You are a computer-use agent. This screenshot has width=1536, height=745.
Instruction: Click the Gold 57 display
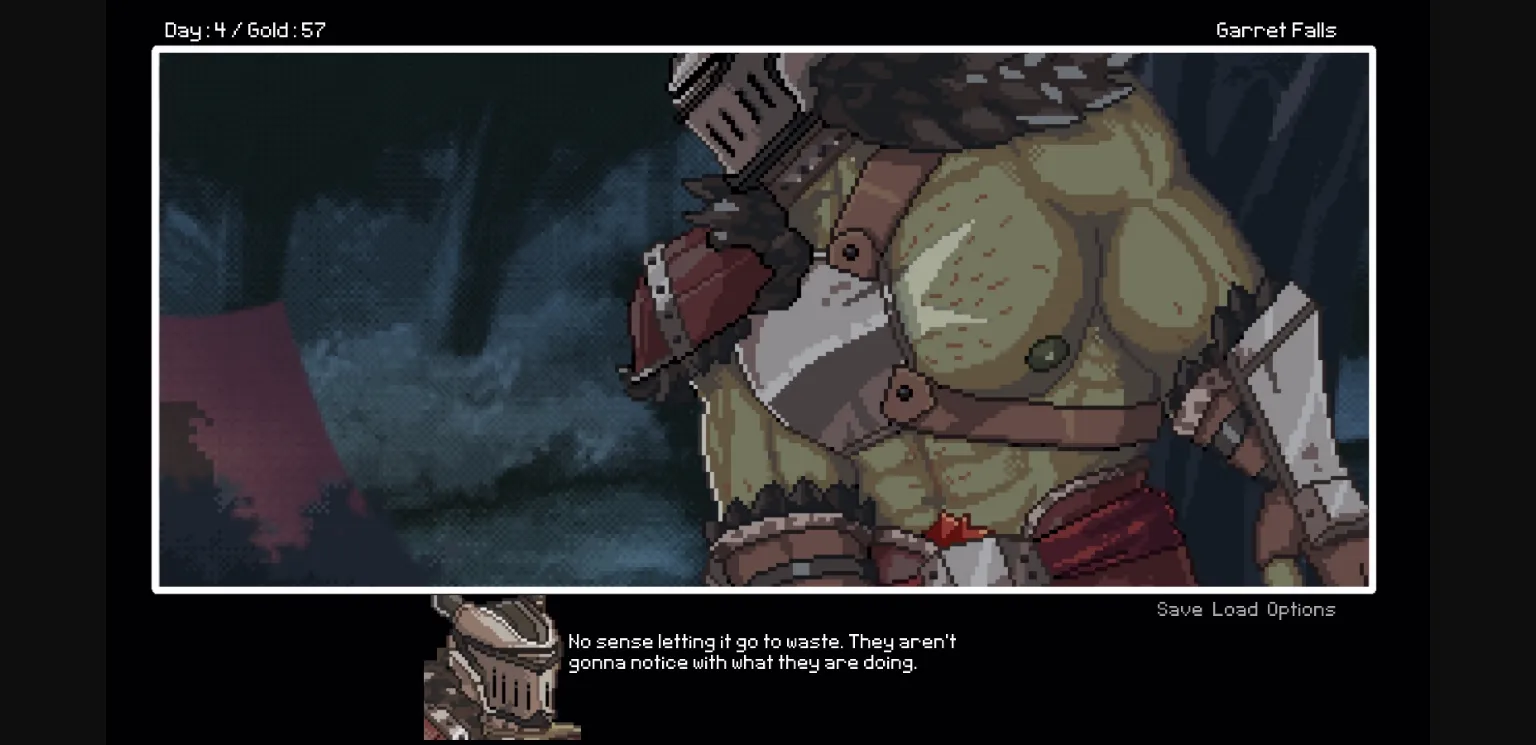tap(305, 29)
